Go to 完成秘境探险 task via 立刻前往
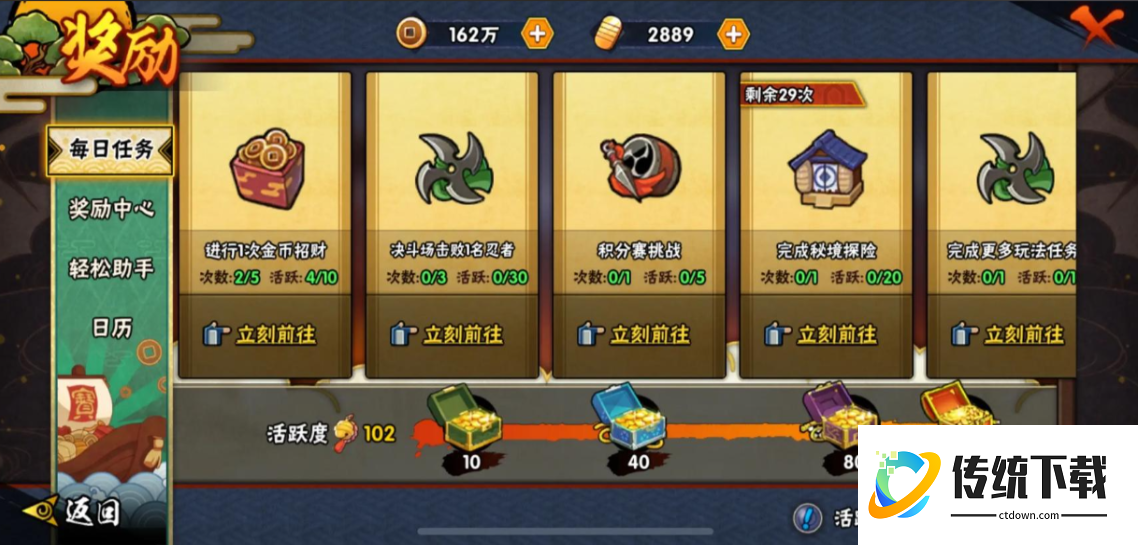The width and height of the screenshot is (1138, 545). pos(824,334)
